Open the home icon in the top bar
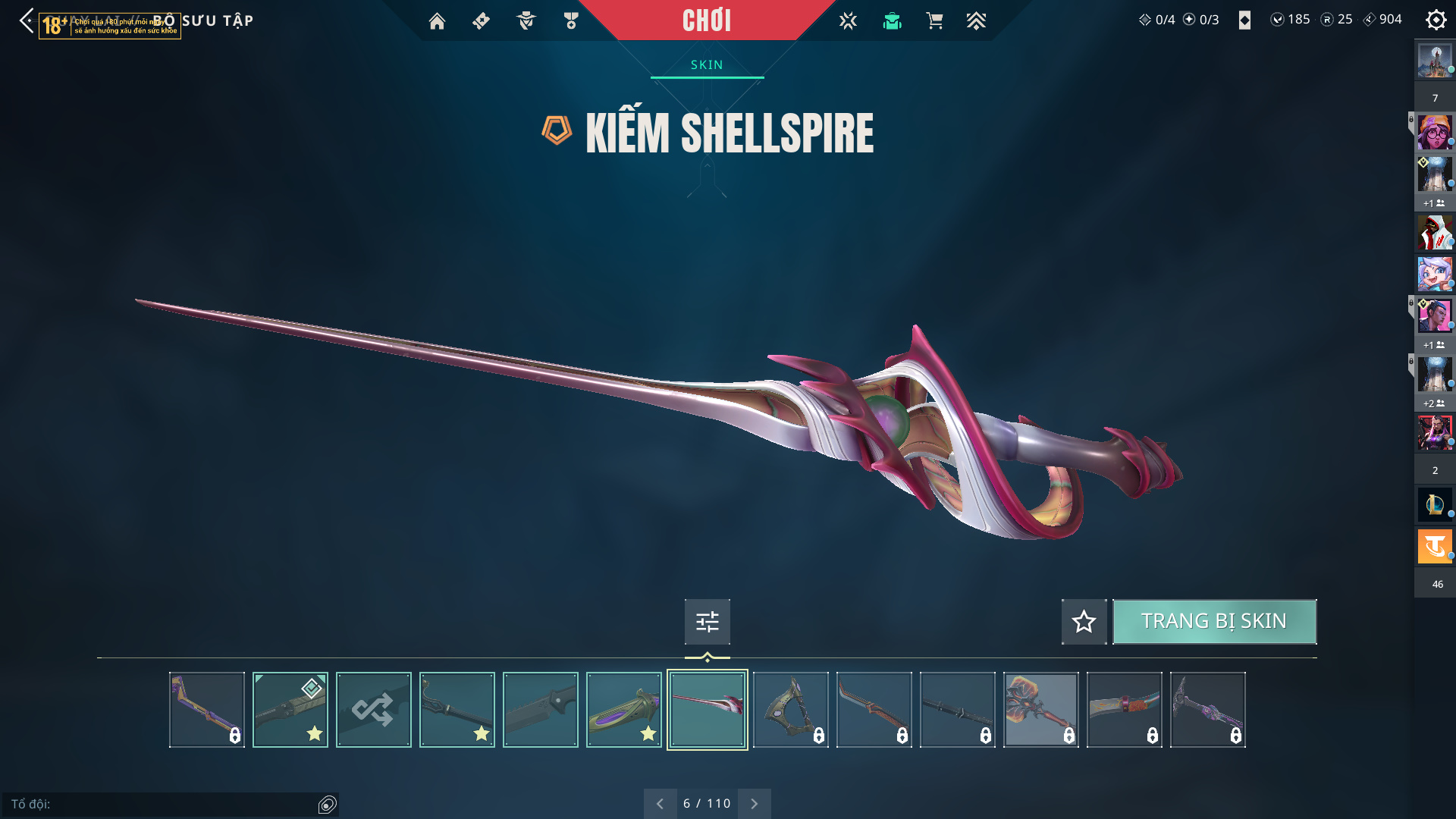The image size is (1456, 819). 437,21
